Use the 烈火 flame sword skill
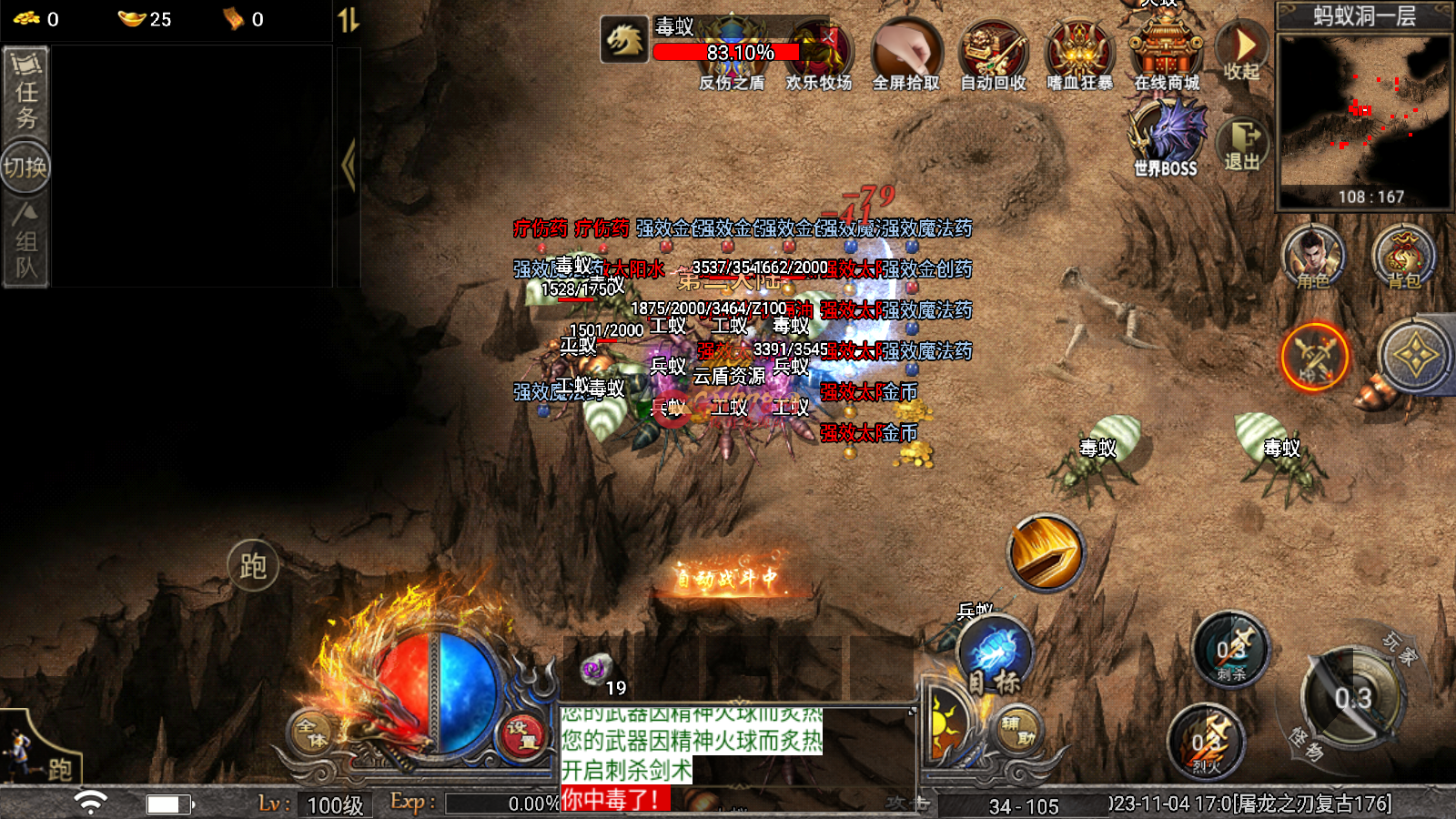The width and height of the screenshot is (1456, 819). pyautogui.click(x=1207, y=742)
